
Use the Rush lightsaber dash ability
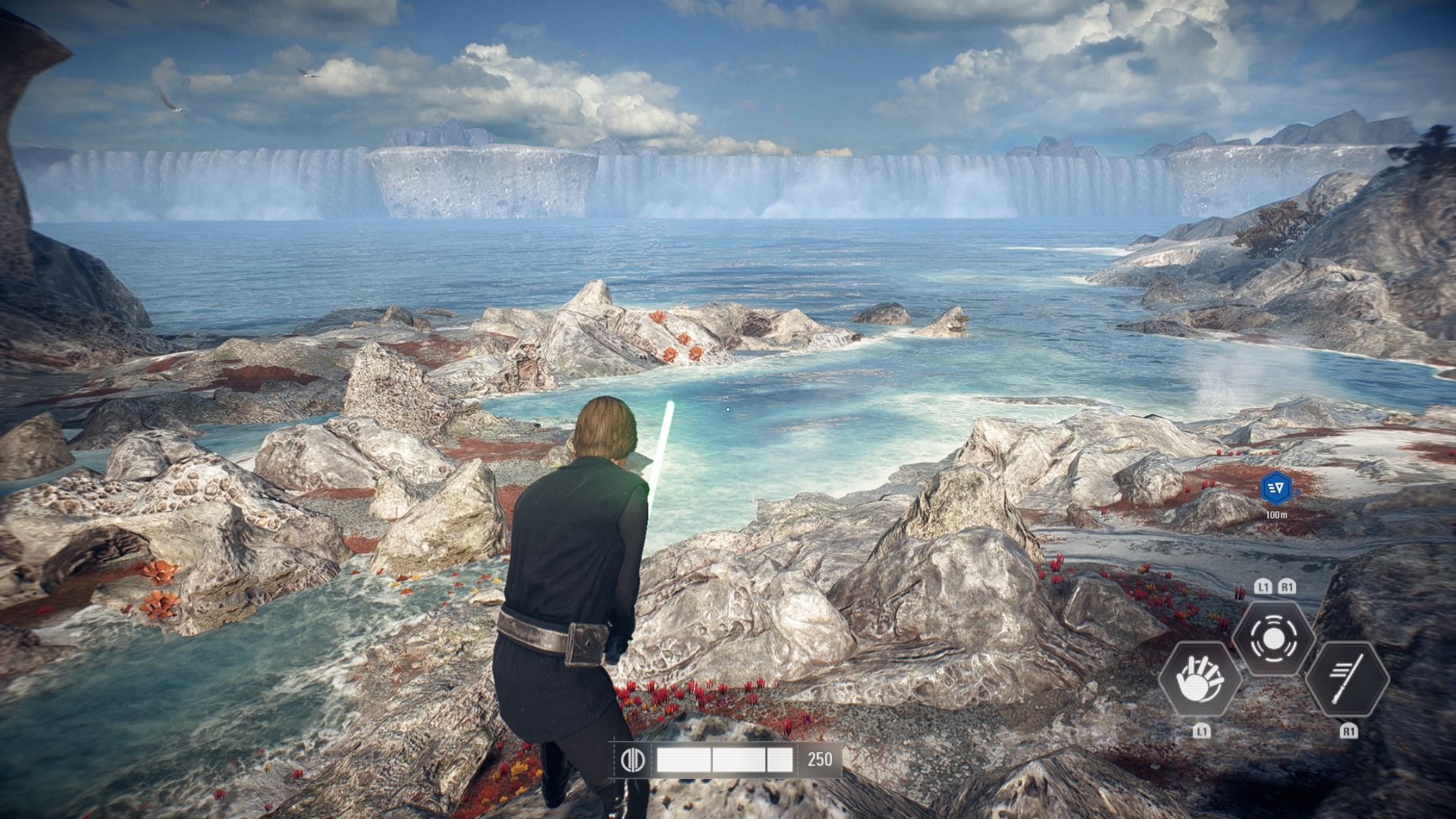[1348, 679]
